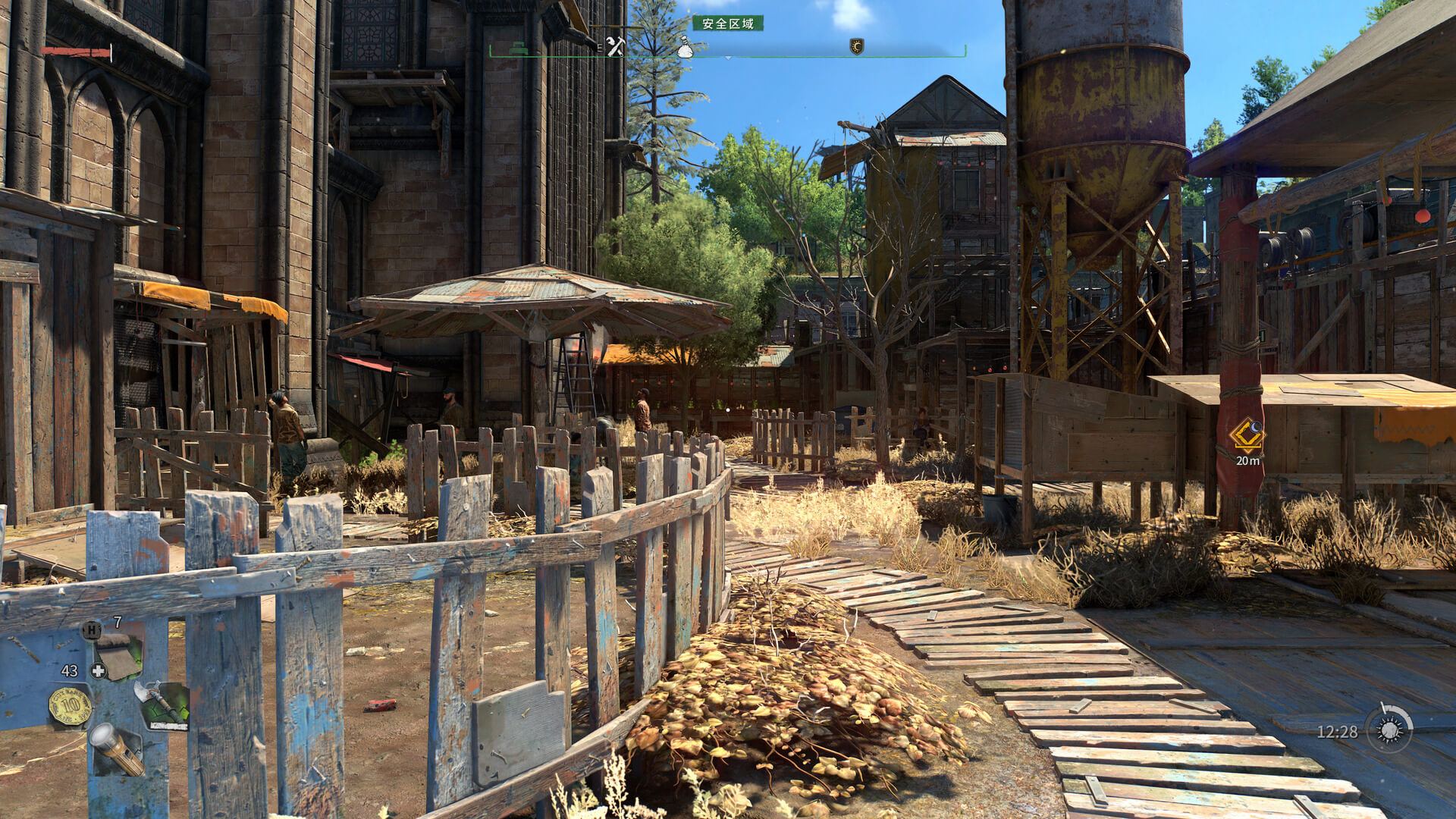Screen dimensions: 1456x819
Task: Toggle the flashlight equipment slot
Action: click(117, 749)
